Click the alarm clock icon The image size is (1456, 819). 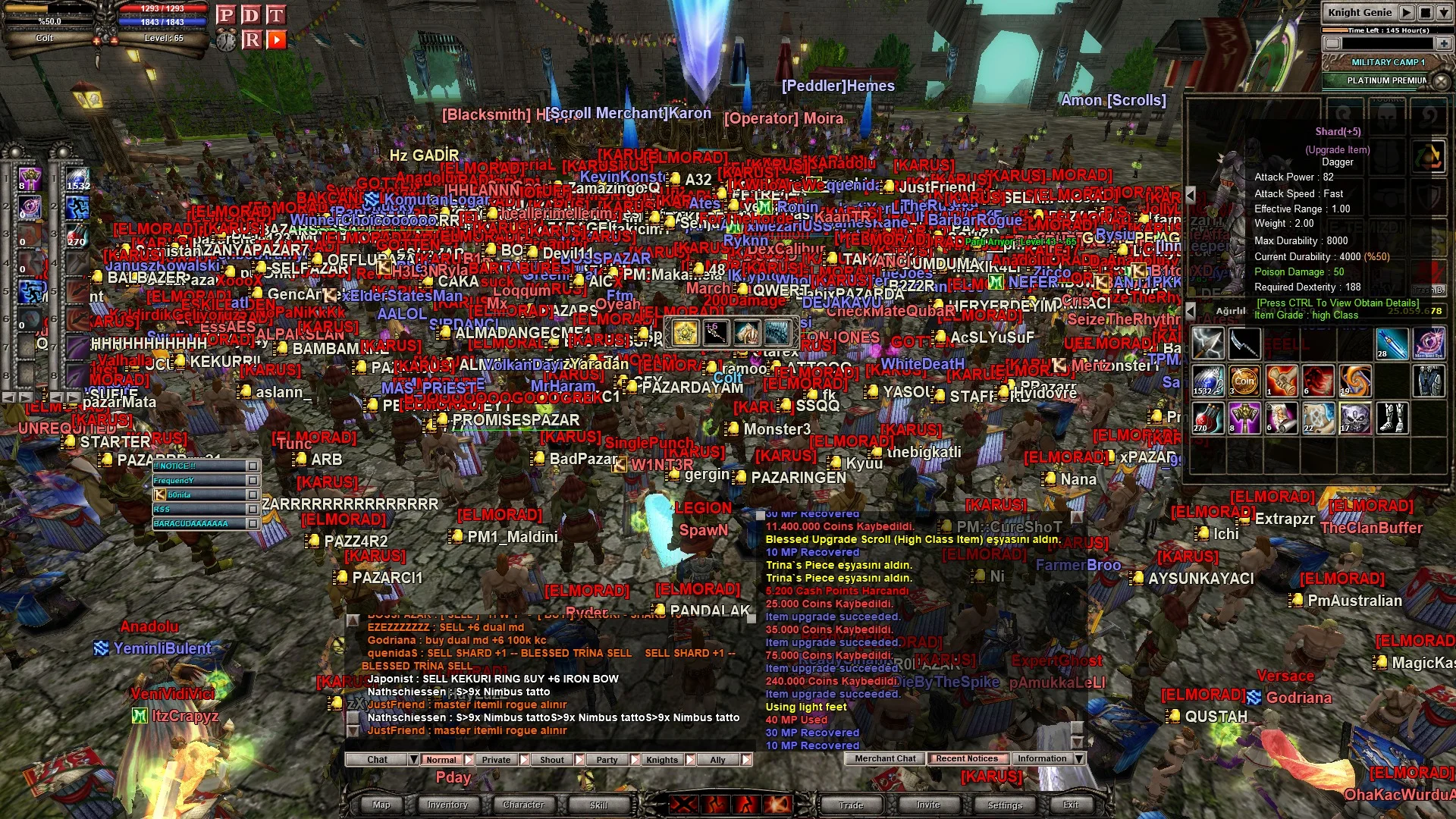pyautogui.click(x=226, y=39)
